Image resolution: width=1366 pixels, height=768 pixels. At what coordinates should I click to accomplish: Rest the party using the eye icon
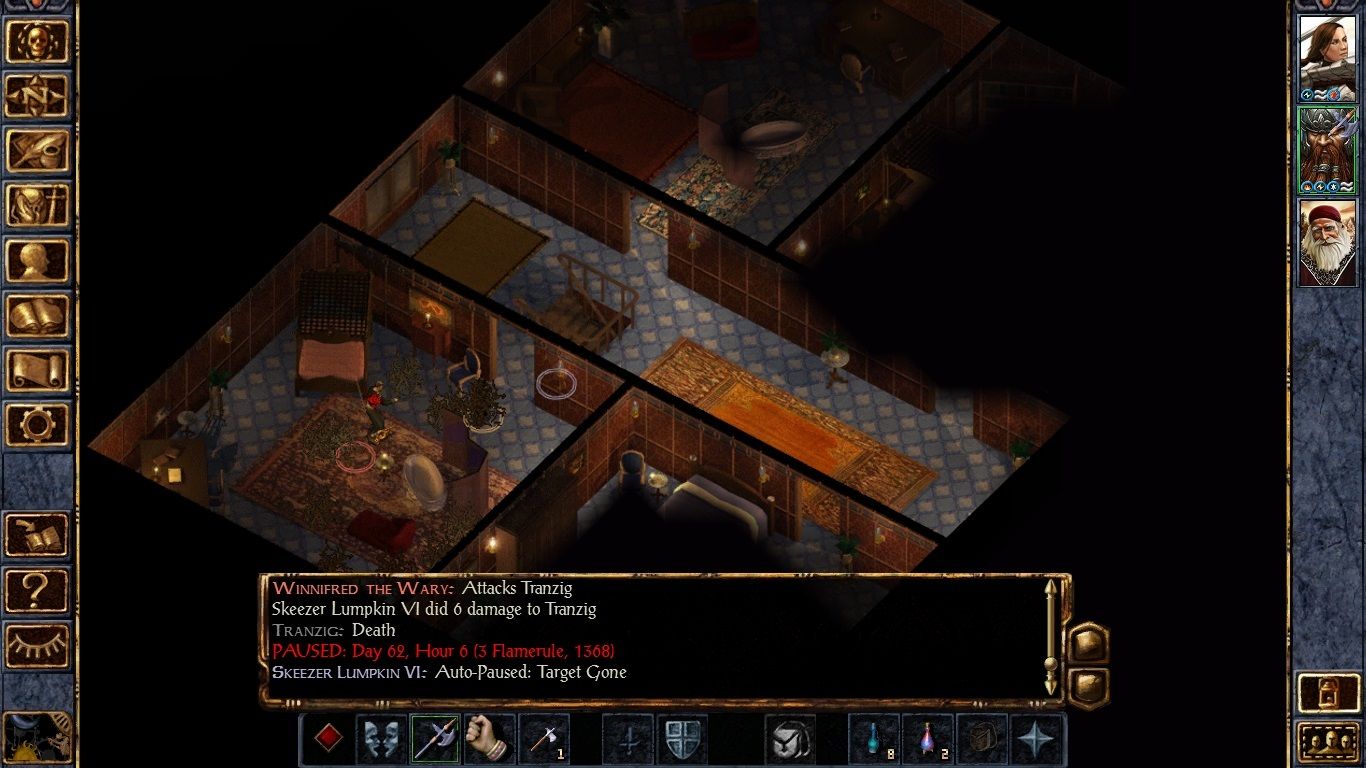38,645
